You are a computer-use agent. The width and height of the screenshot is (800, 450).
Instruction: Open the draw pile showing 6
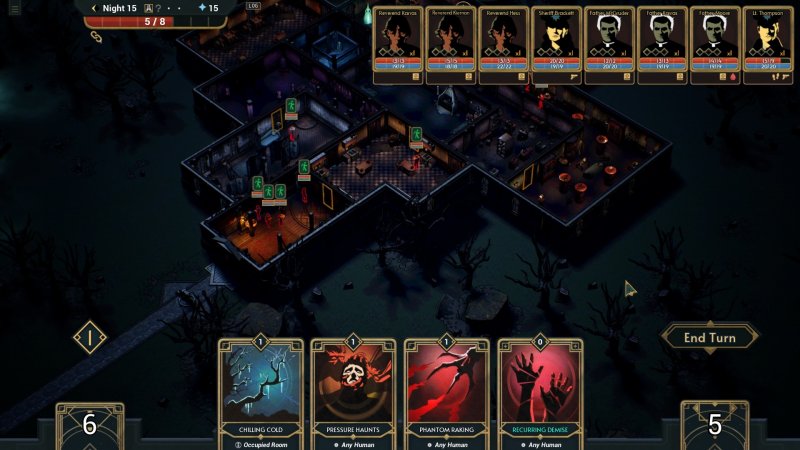(89, 425)
